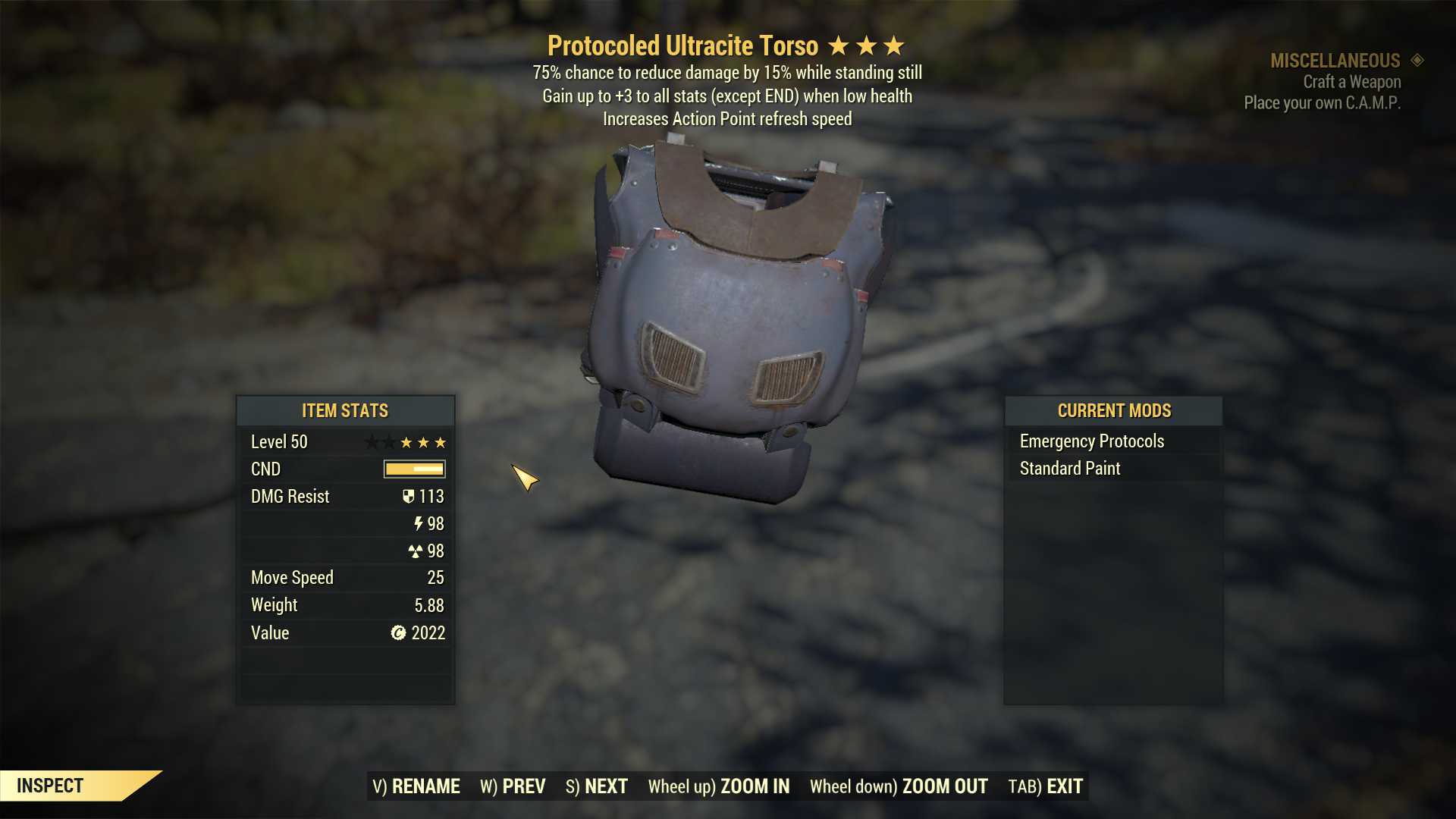The image size is (1456, 819).
Task: Go to the previous item with PREV
Action: pyautogui.click(x=513, y=786)
